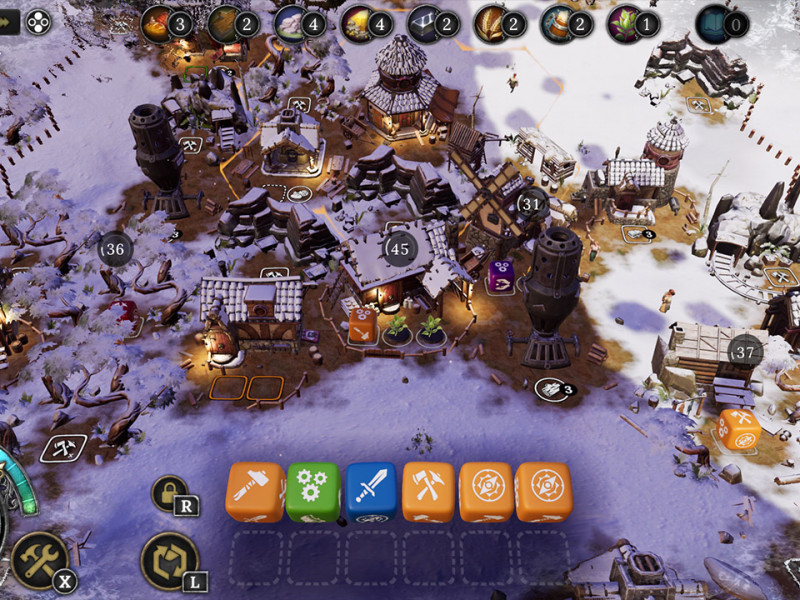Choose the orange axe and pickaxe die
Viewport: 800px width, 600px height.
pos(428,491)
